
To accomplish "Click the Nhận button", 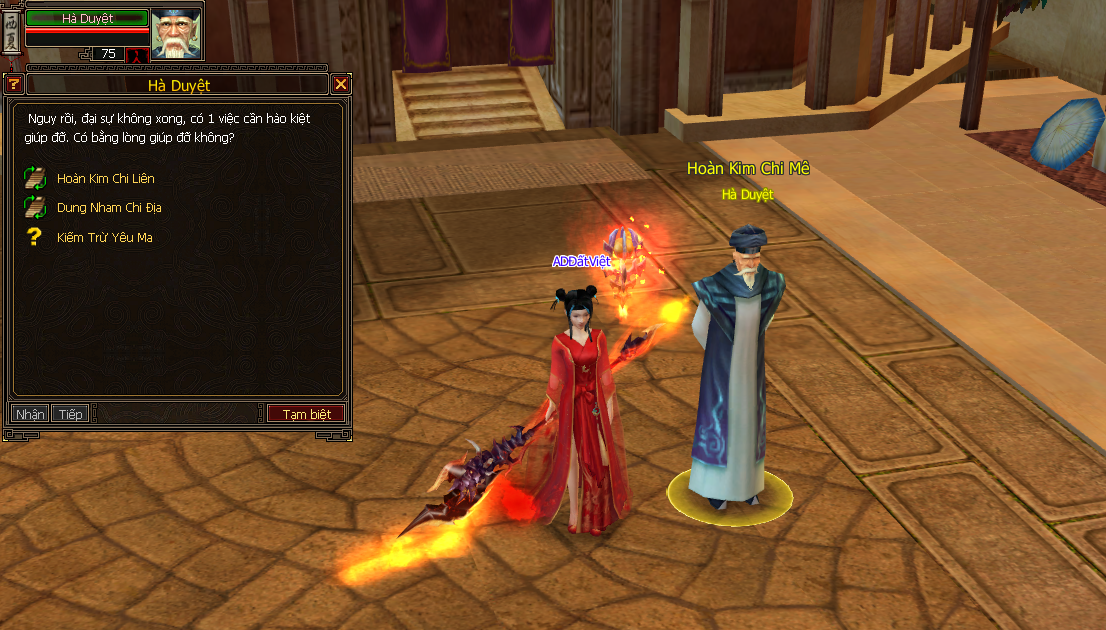I will (x=30, y=414).
